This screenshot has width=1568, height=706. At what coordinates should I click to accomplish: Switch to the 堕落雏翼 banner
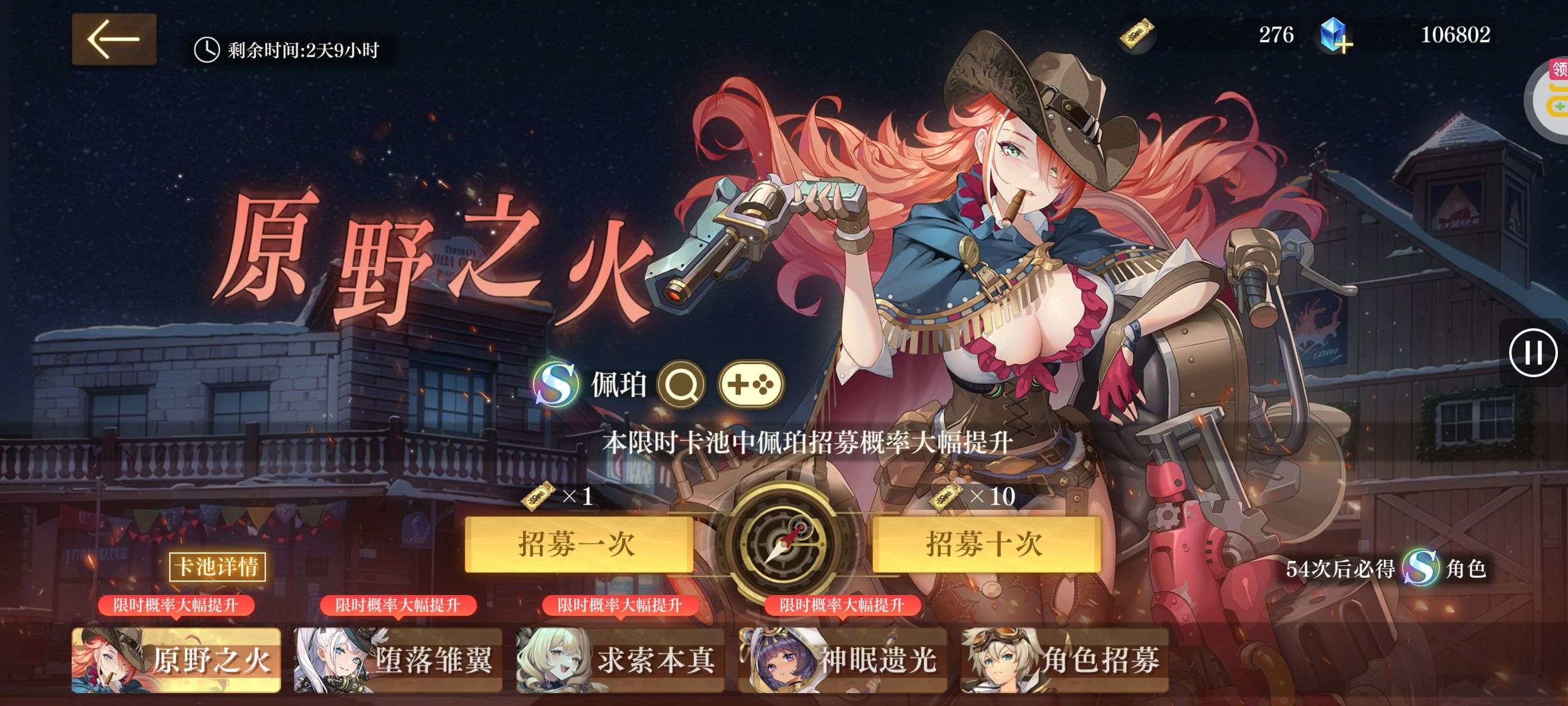398,660
